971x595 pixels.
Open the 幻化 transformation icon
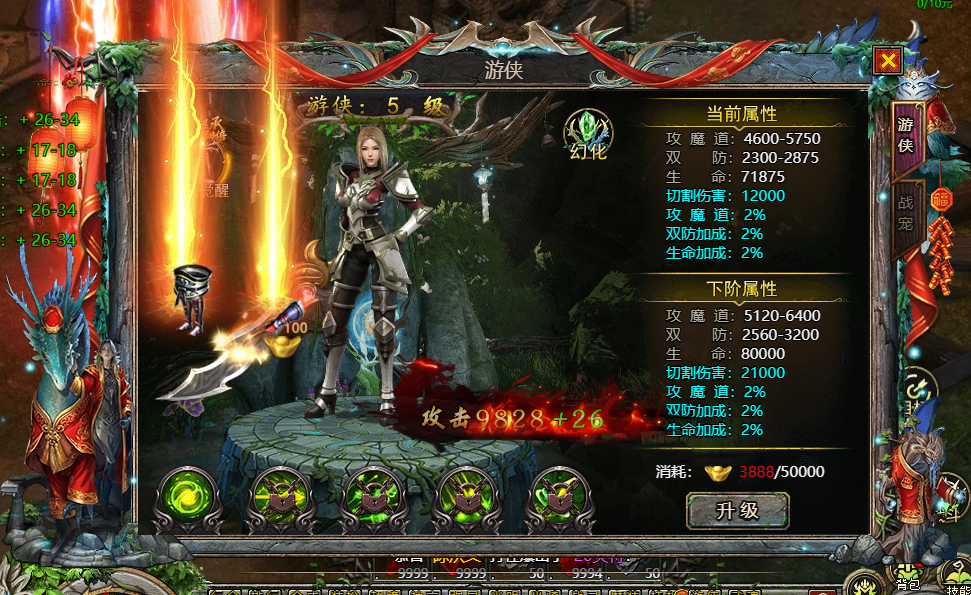click(588, 133)
